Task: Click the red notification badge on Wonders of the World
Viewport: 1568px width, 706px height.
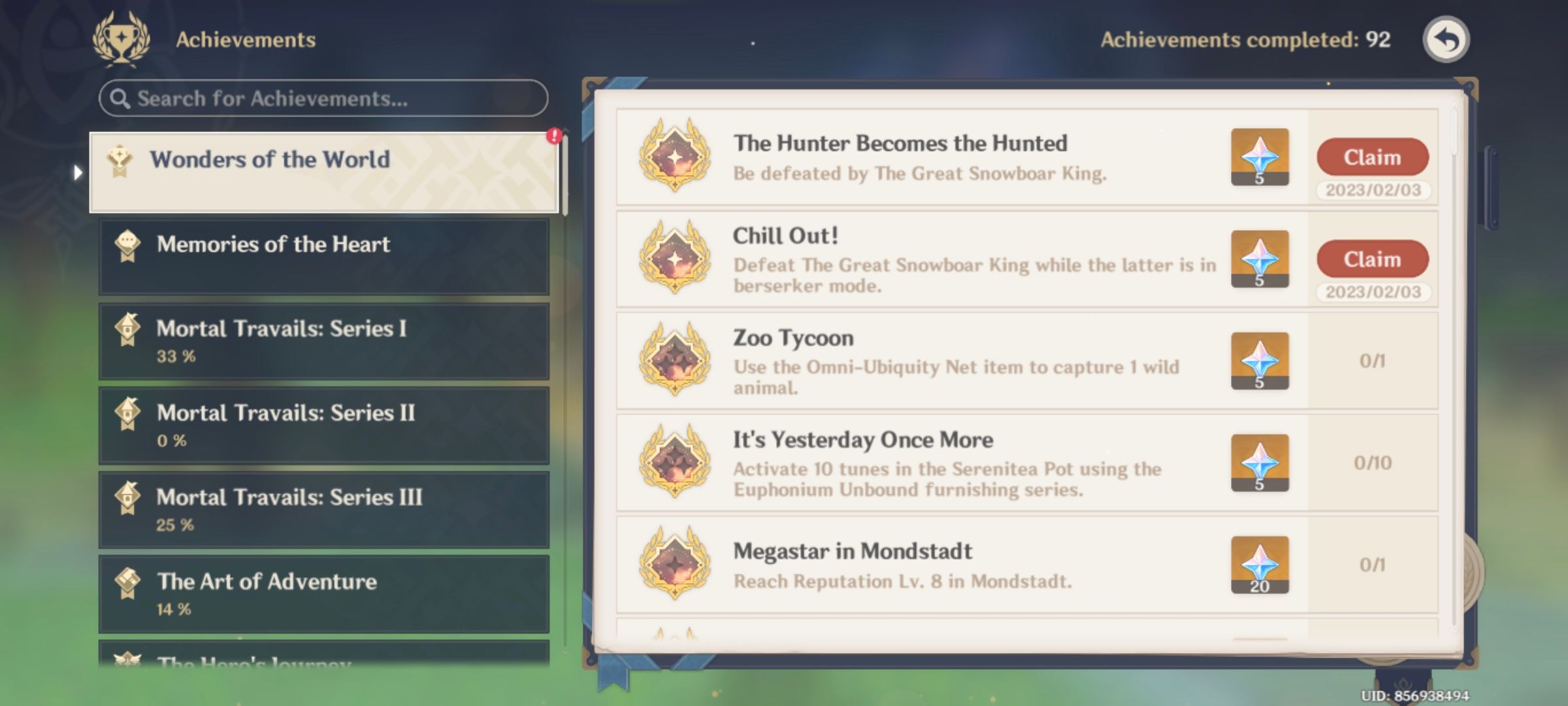Action: [x=553, y=134]
